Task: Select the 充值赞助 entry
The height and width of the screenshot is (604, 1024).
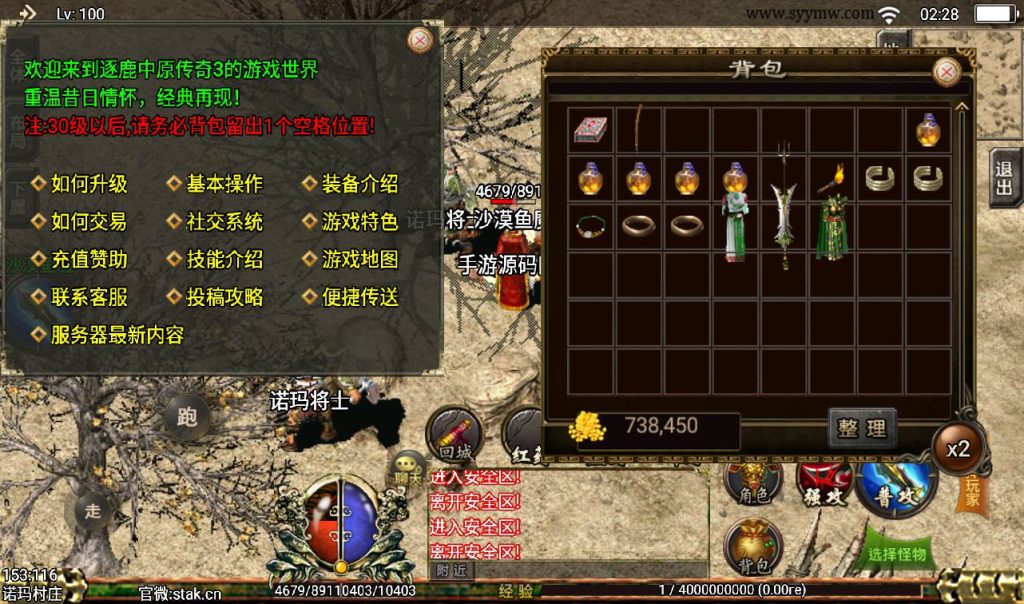Action: tap(88, 260)
